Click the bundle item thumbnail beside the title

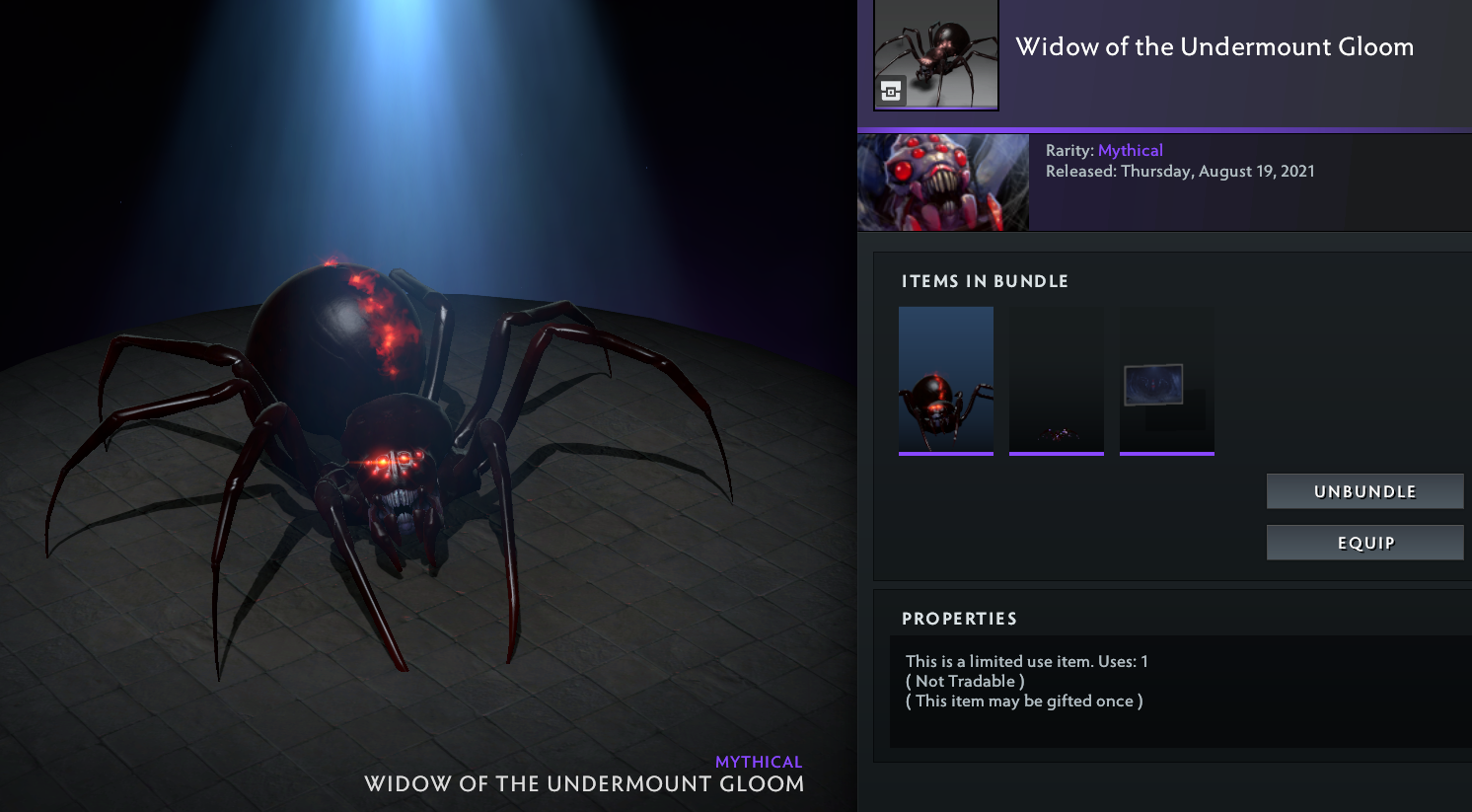point(935,54)
